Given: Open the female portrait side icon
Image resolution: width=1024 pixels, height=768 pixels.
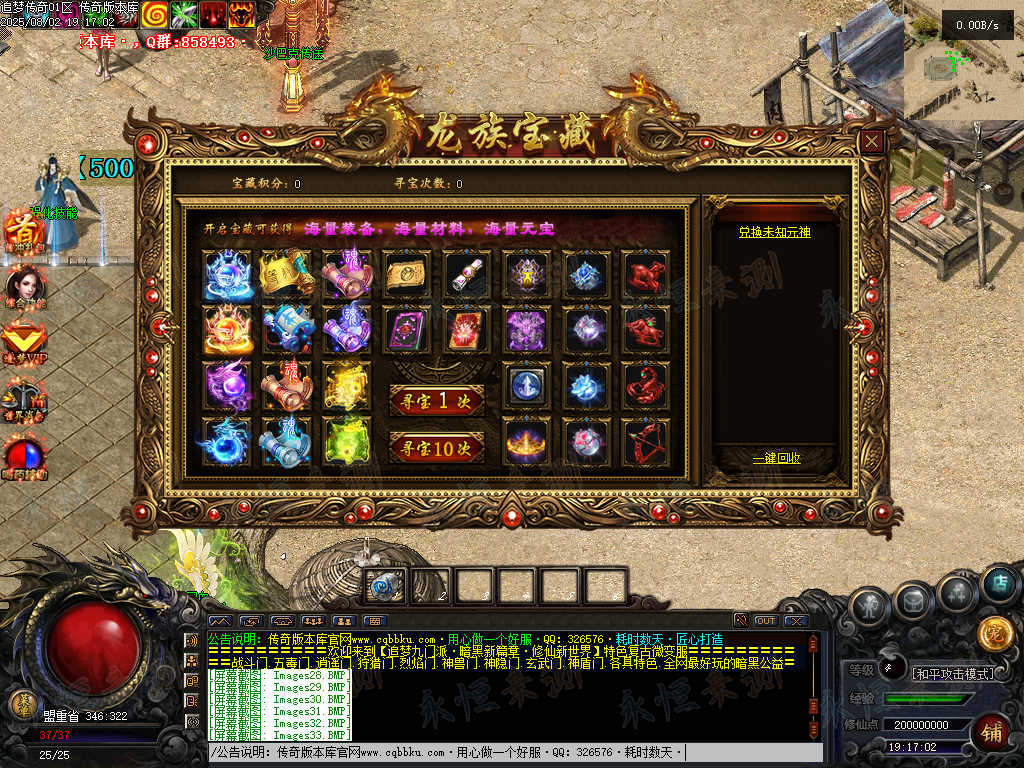Looking at the screenshot, I should click(24, 285).
